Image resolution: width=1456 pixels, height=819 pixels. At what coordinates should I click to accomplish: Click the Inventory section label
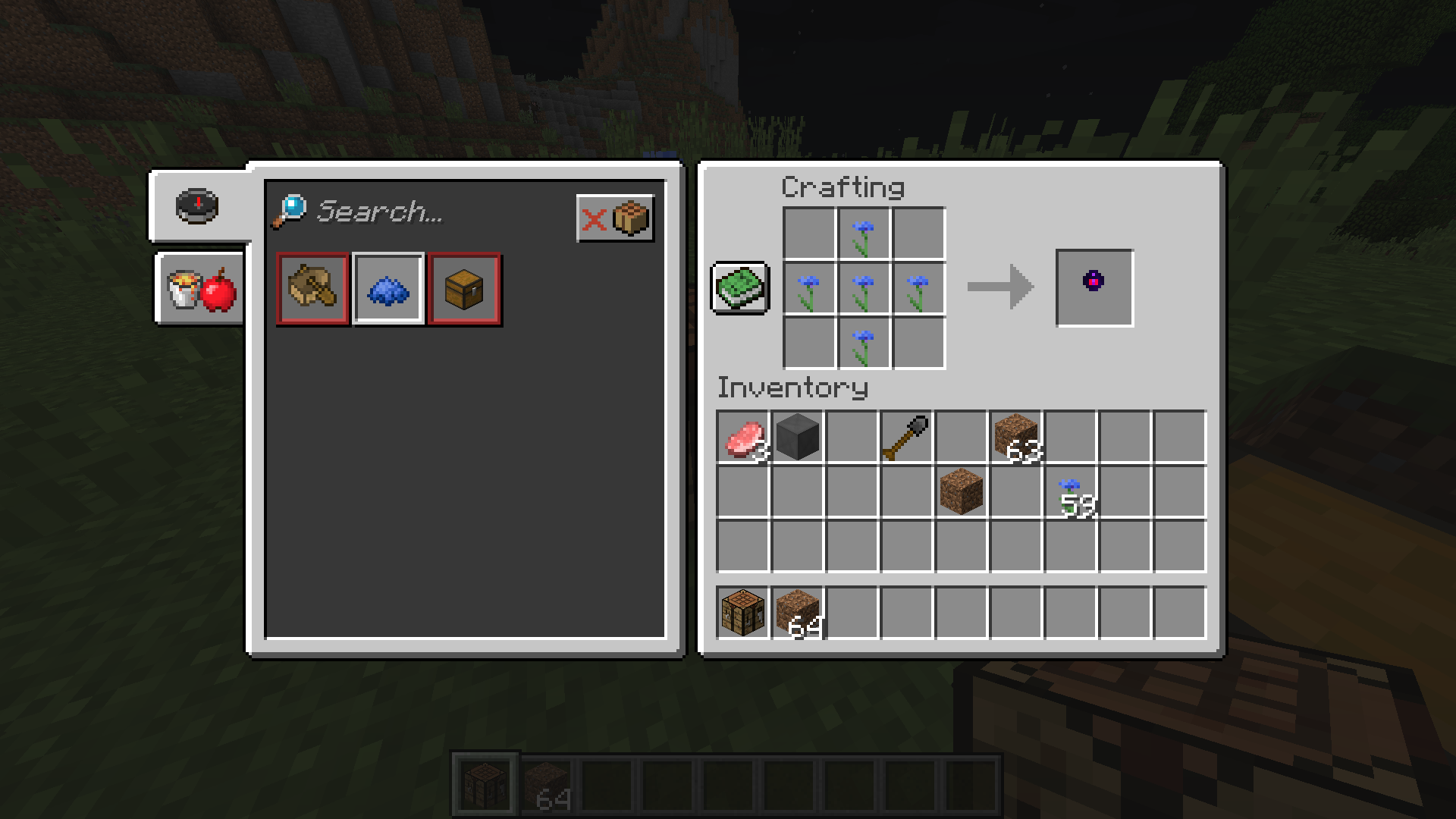(792, 388)
